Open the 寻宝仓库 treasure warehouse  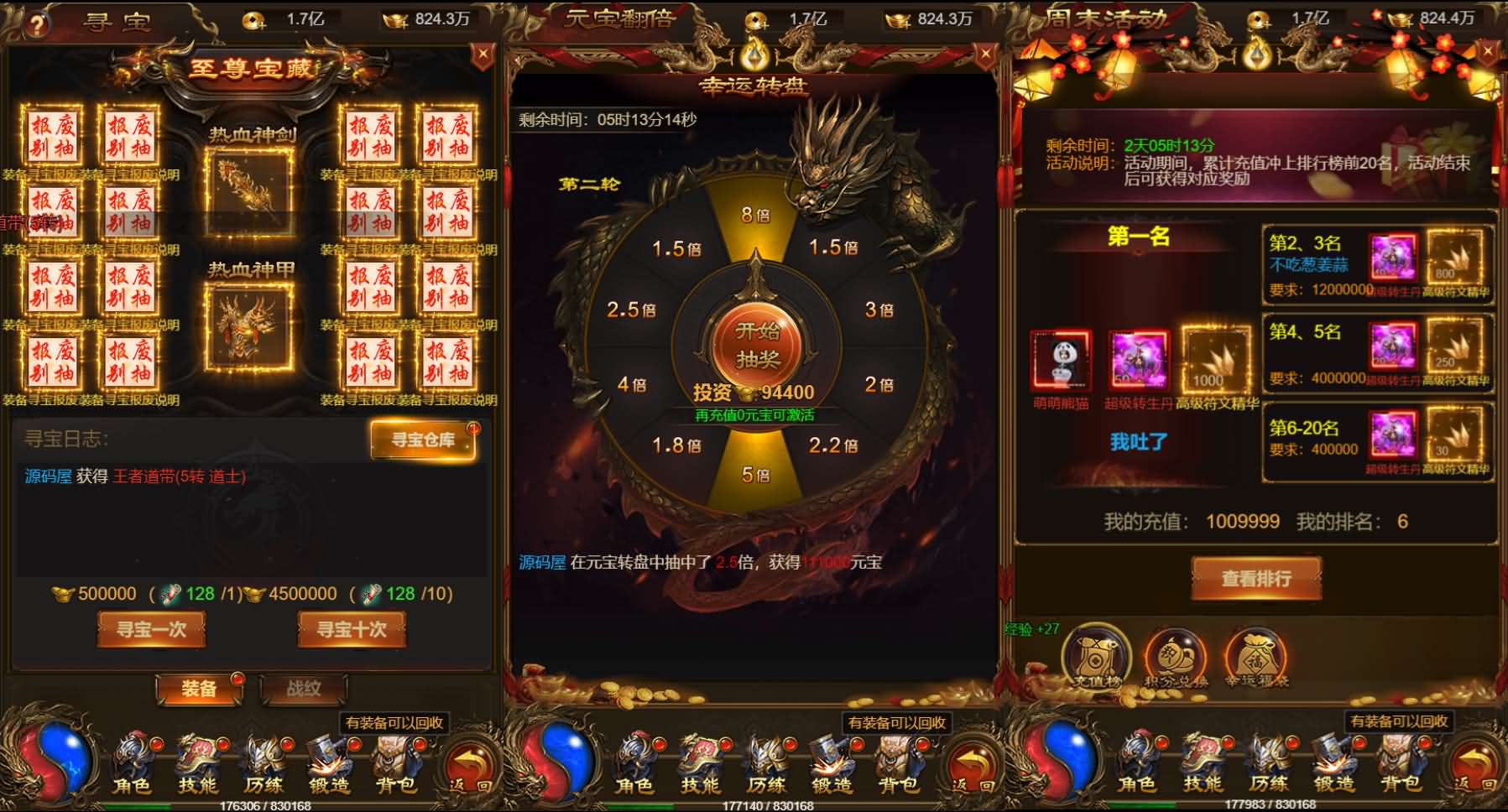tap(423, 440)
